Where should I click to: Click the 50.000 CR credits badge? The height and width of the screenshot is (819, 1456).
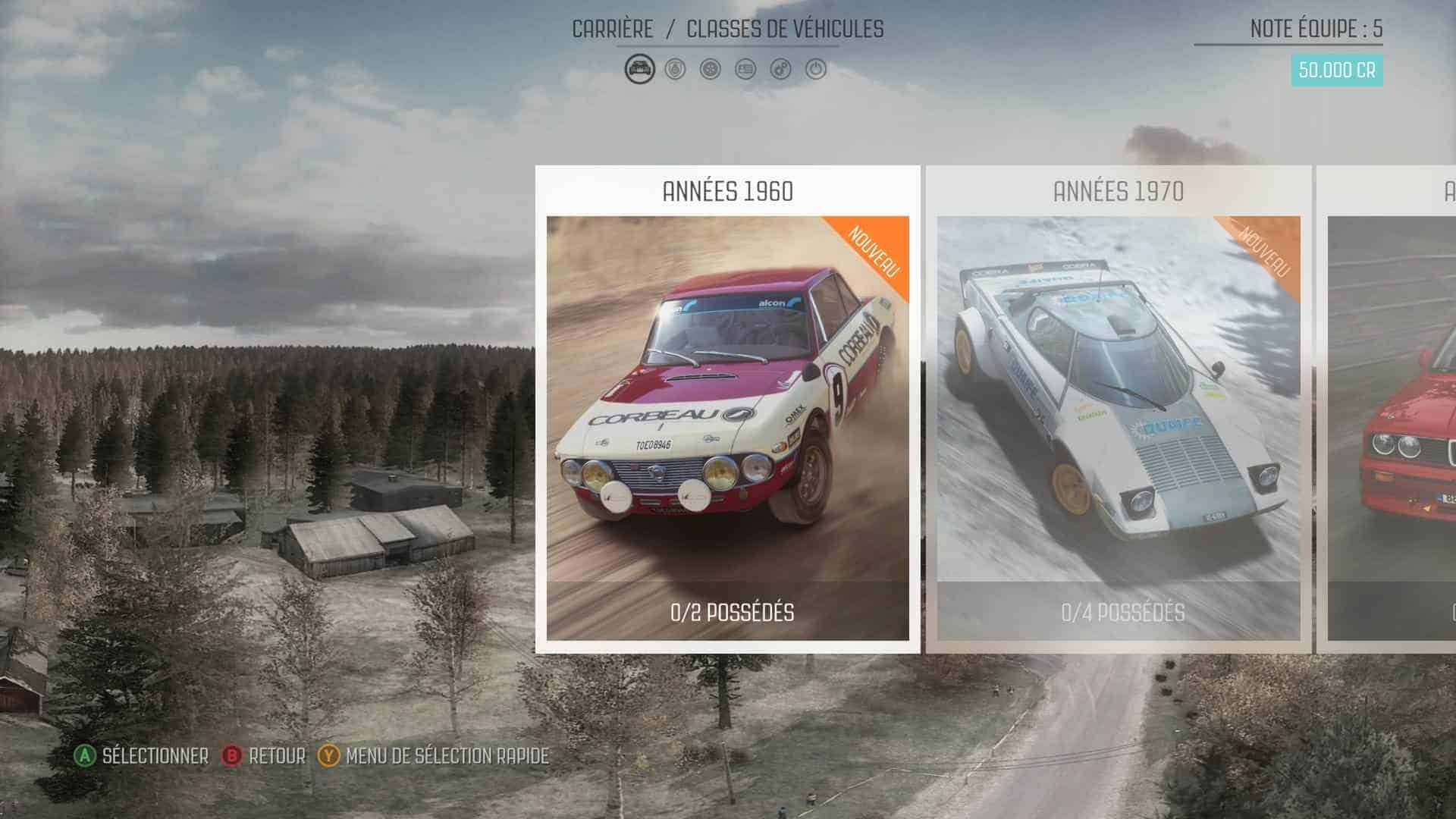tap(1336, 71)
